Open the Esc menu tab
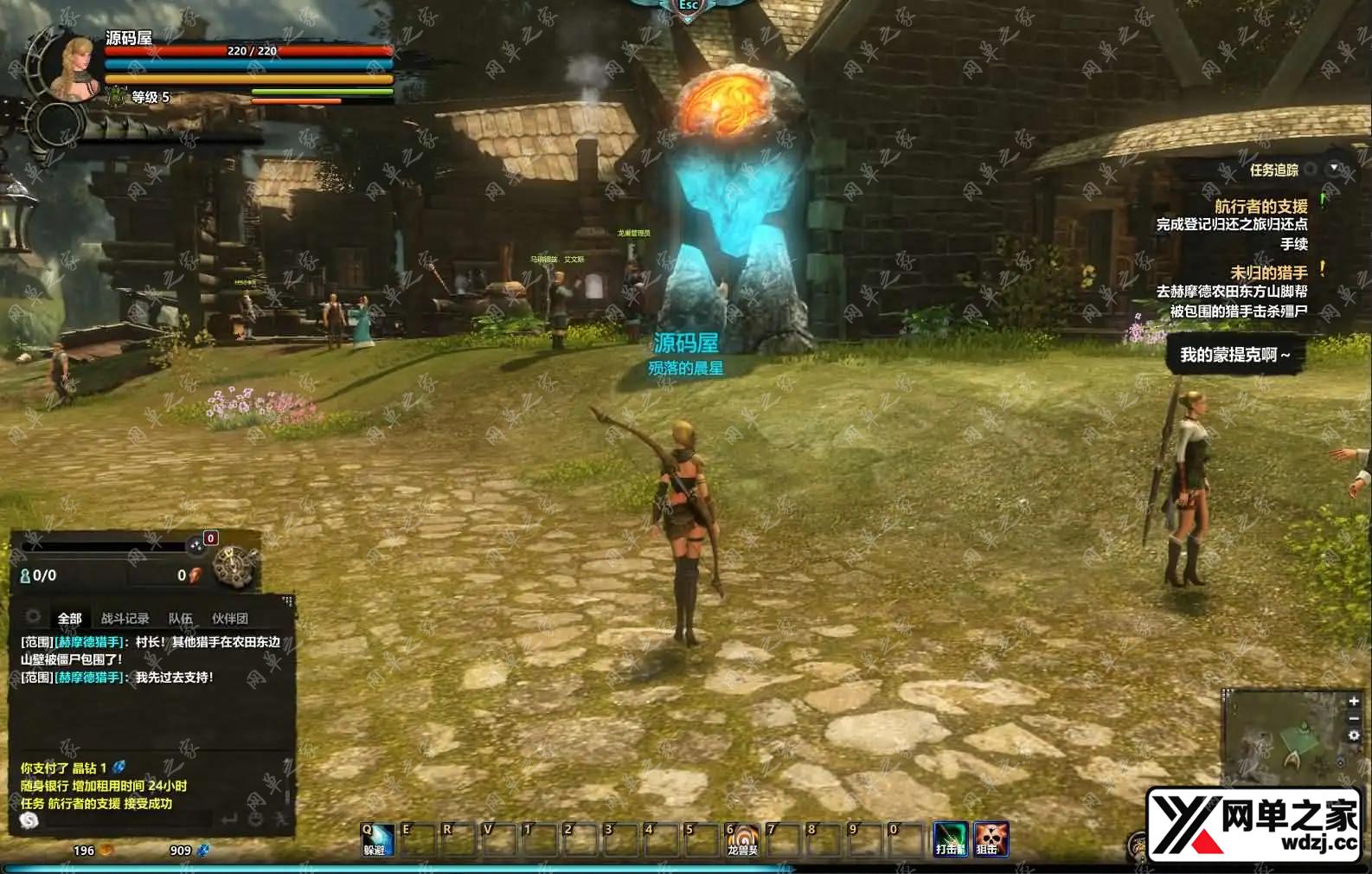 [689, 6]
